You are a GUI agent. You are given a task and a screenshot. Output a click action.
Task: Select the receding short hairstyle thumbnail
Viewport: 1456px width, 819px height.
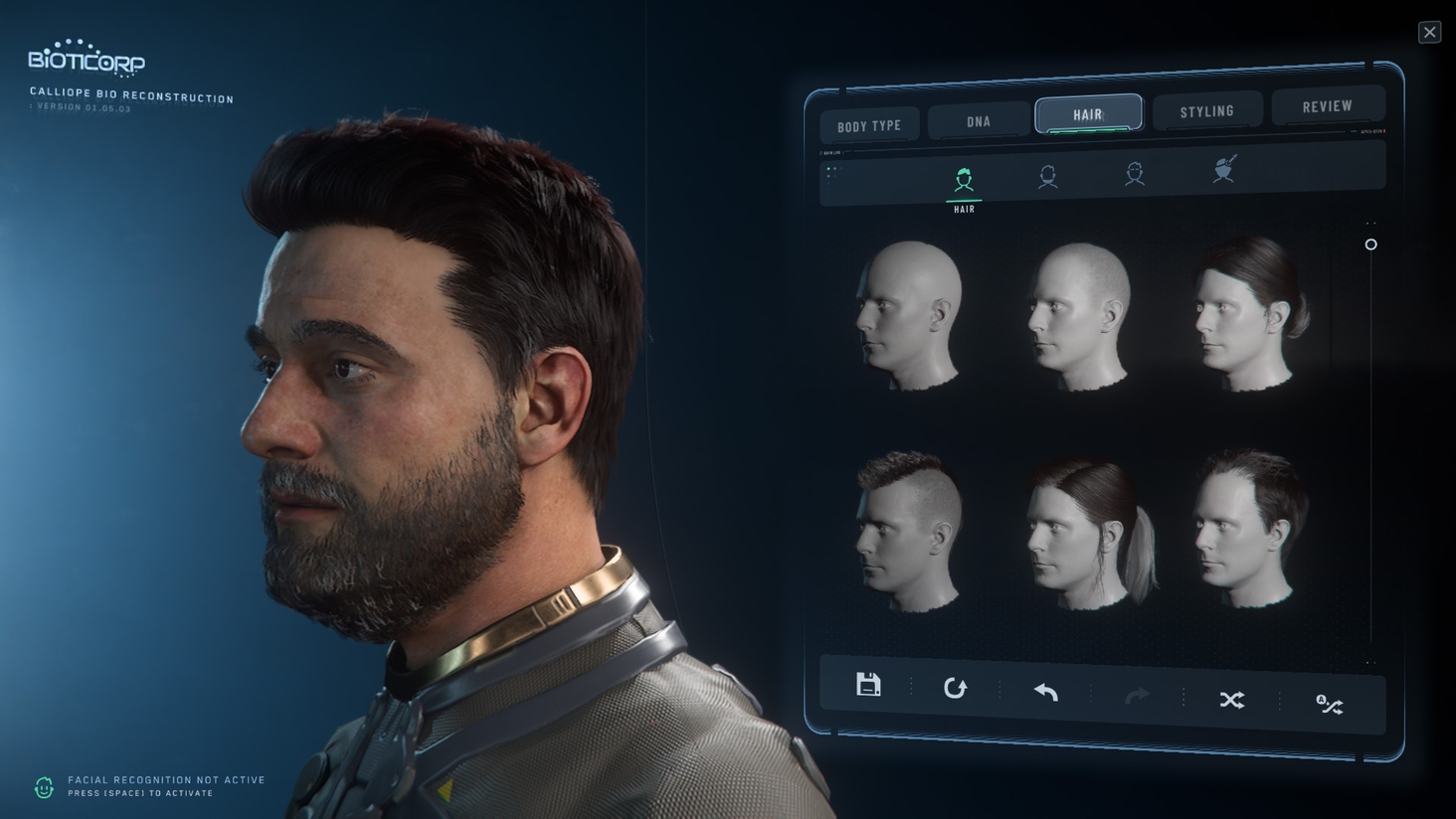1250,528
